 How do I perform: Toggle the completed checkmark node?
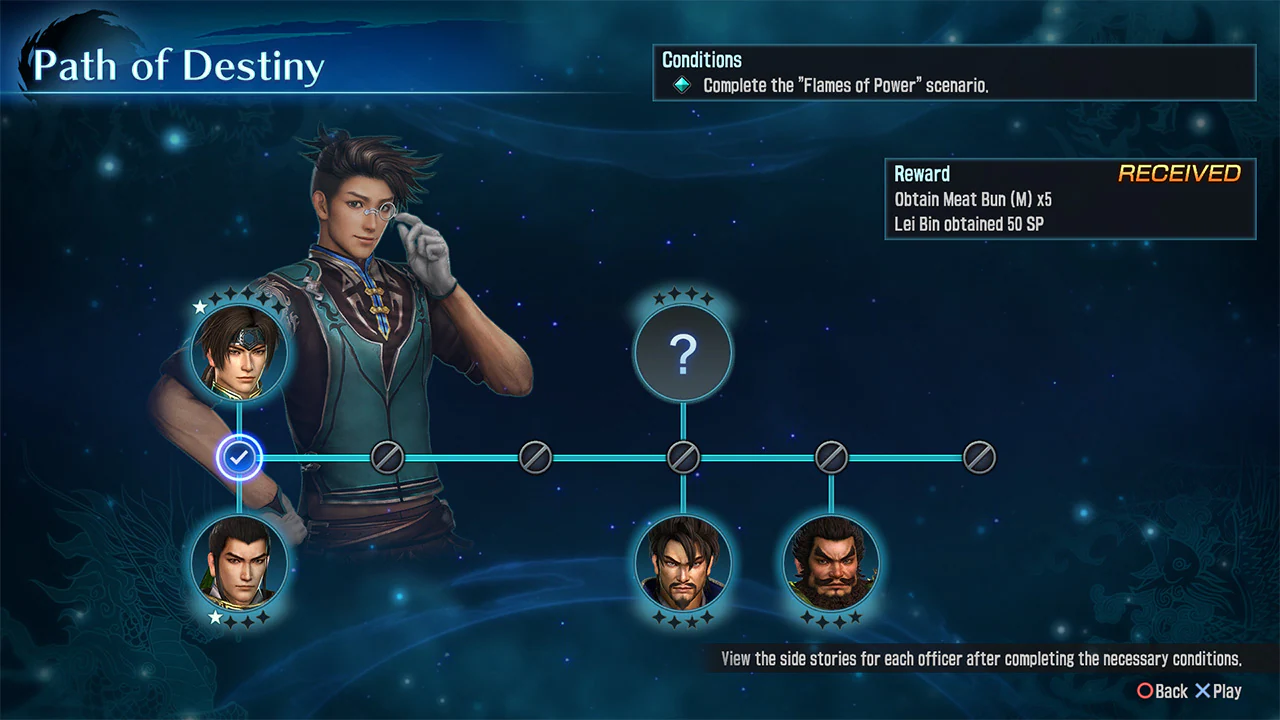point(238,457)
